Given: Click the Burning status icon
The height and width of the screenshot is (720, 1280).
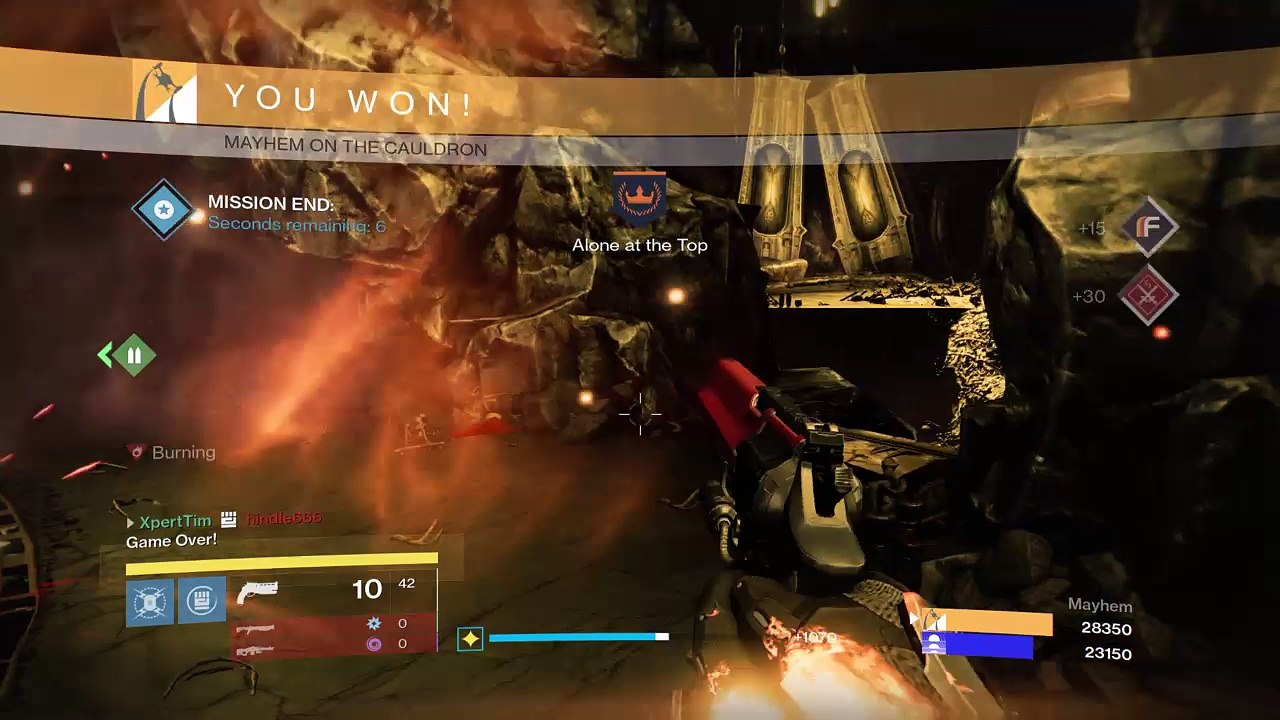Looking at the screenshot, I should pos(137,452).
